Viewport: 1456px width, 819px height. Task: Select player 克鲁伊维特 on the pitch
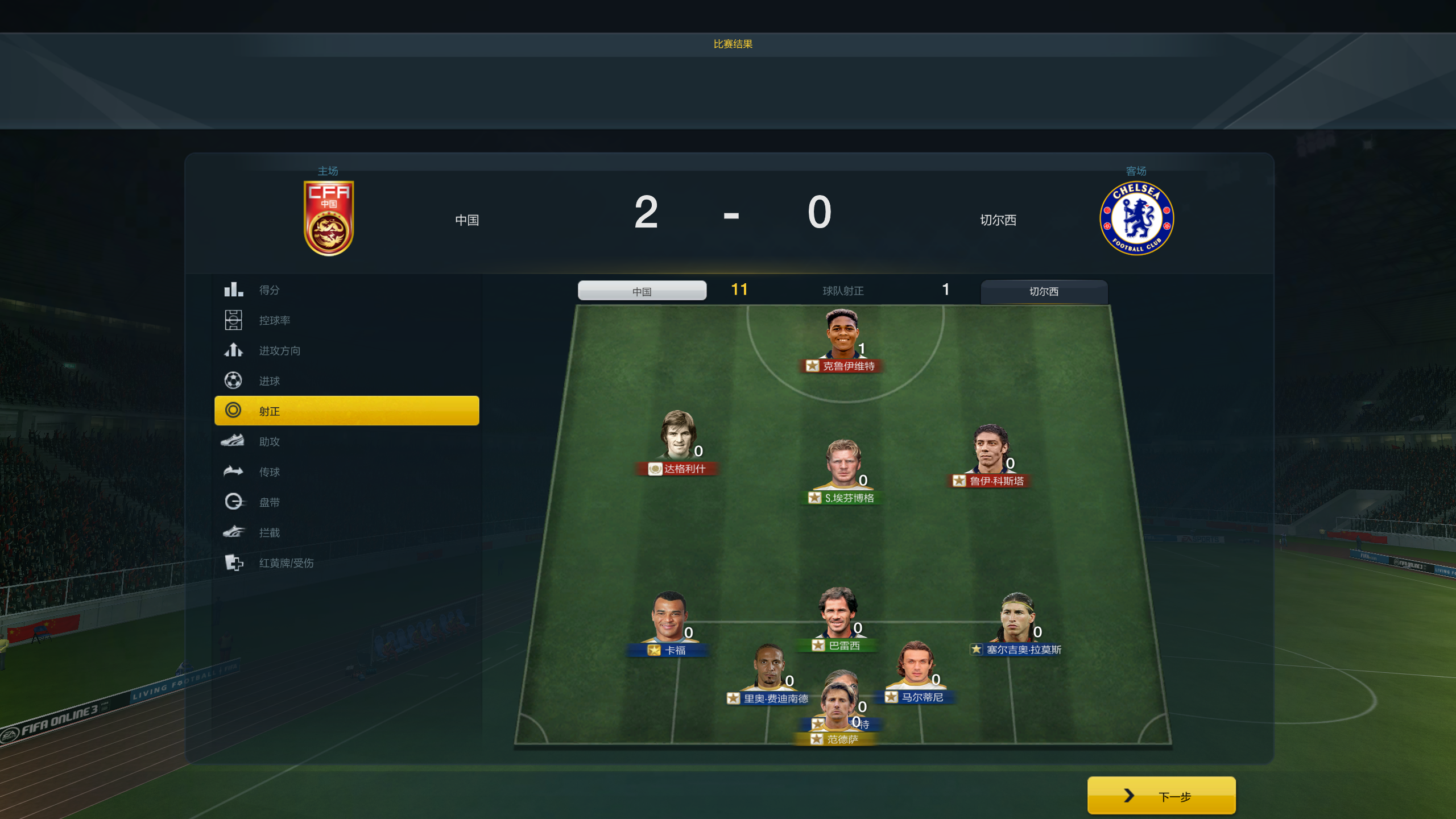tap(842, 336)
